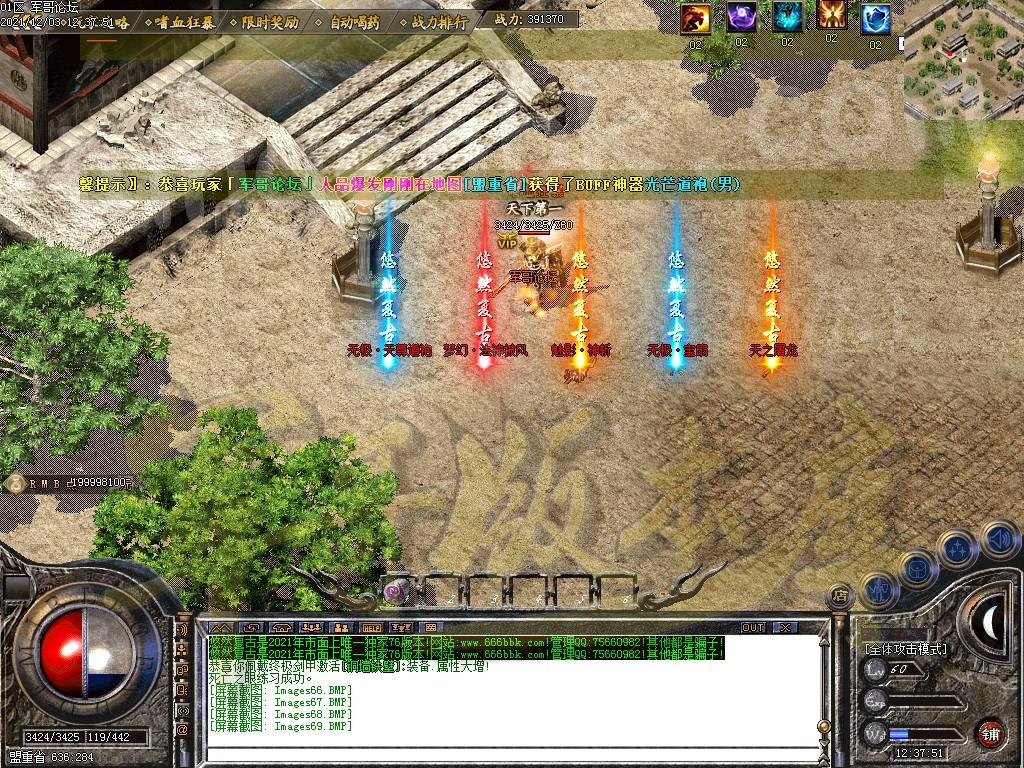Select the cyan demon buff icon
This screenshot has width=1024, height=768.
click(787, 18)
